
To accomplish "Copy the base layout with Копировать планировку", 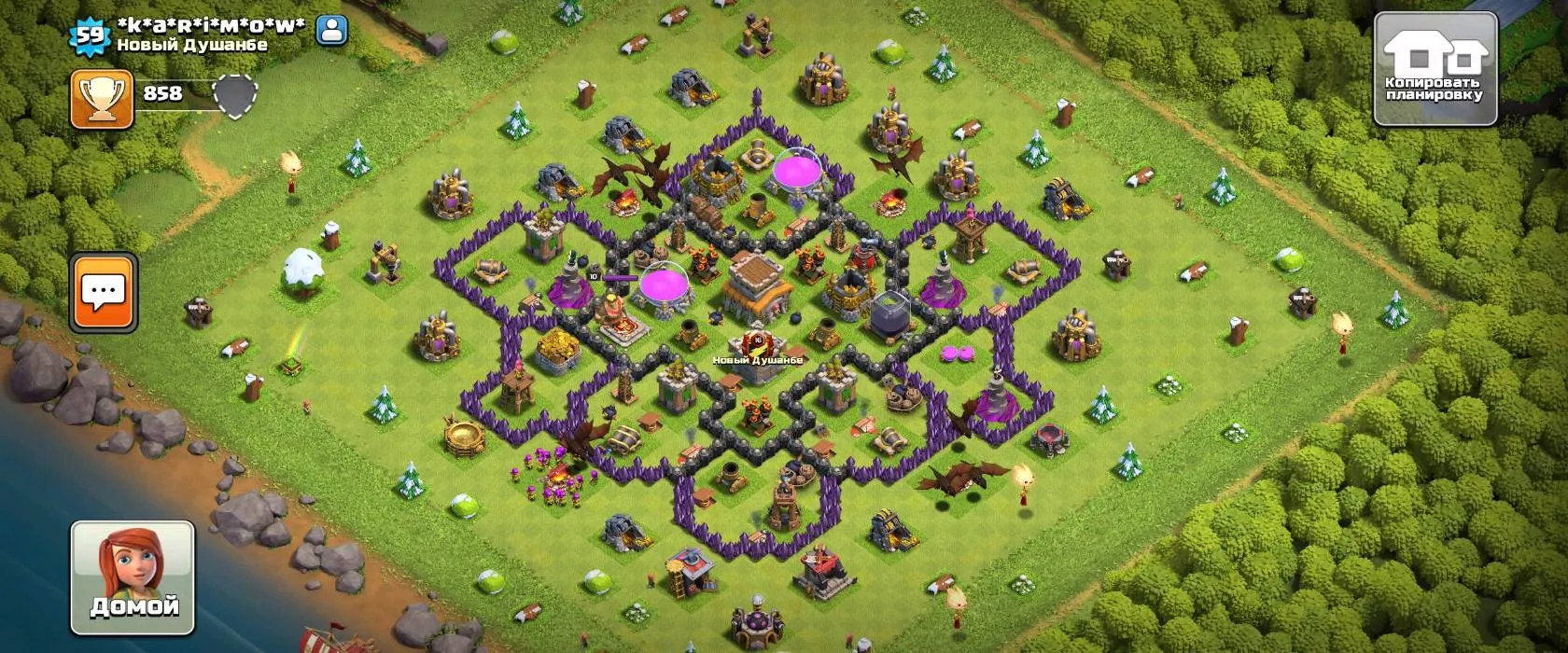I will tap(1435, 69).
